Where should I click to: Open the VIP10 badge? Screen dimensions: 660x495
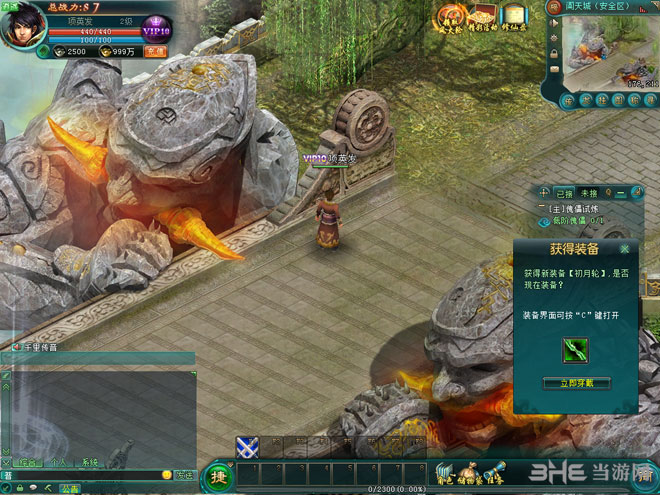pyautogui.click(x=156, y=29)
